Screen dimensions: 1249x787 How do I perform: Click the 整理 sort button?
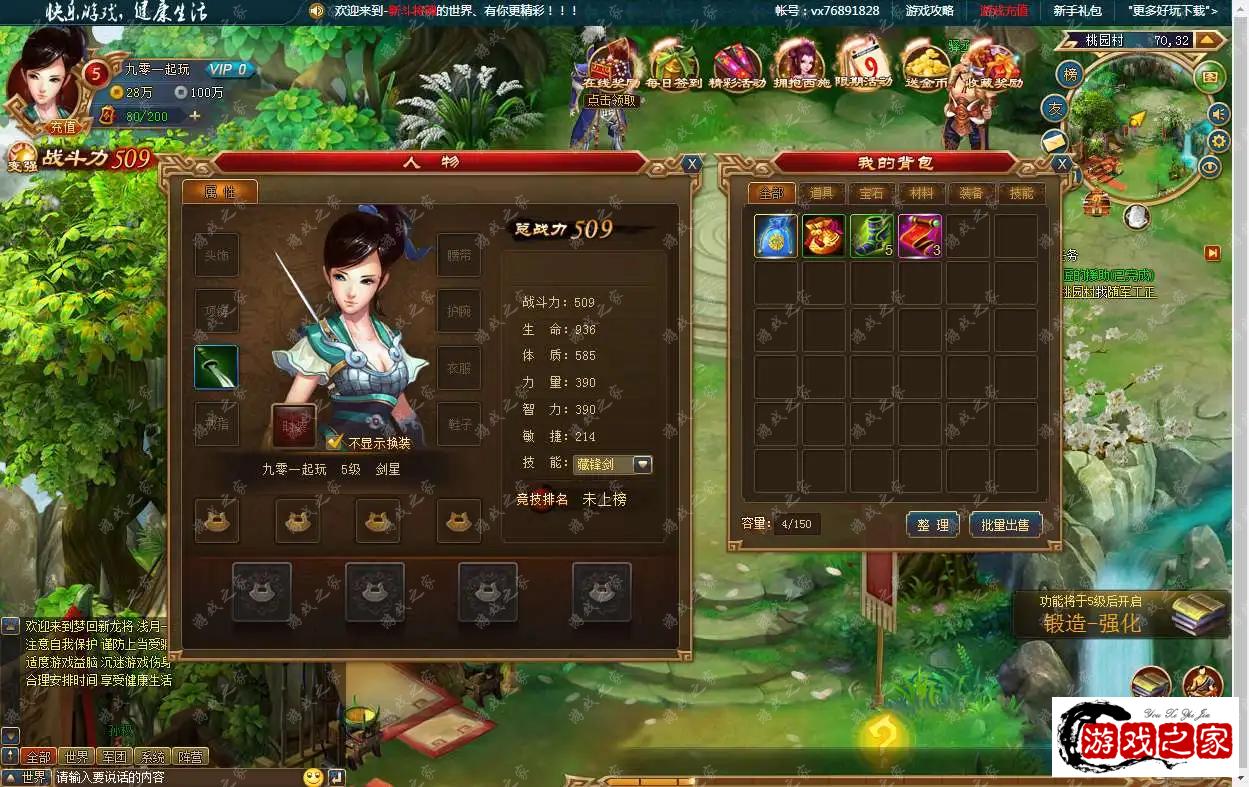tap(933, 524)
